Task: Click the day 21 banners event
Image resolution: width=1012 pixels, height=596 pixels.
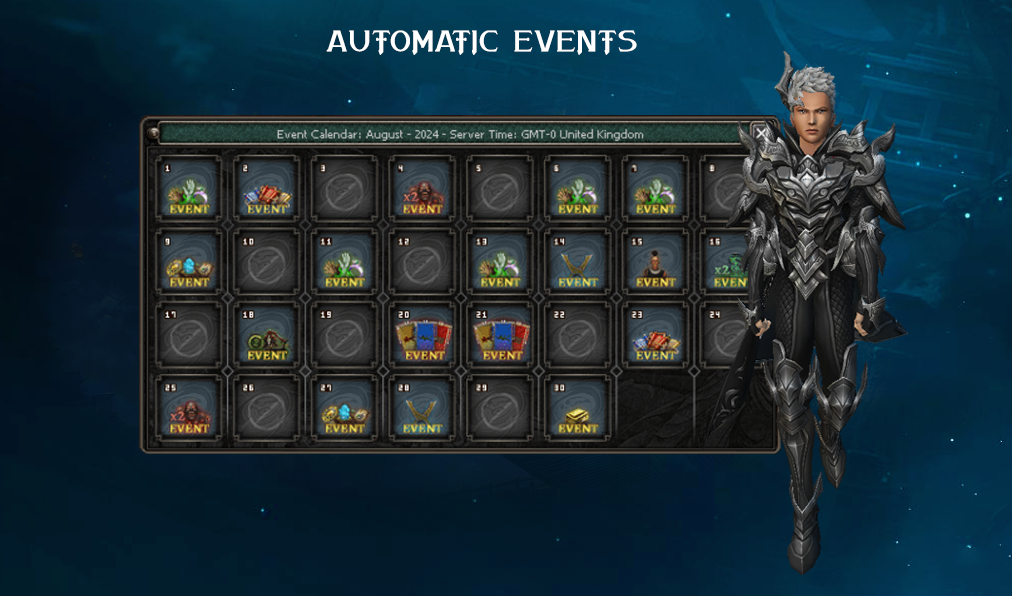Action: coord(500,336)
